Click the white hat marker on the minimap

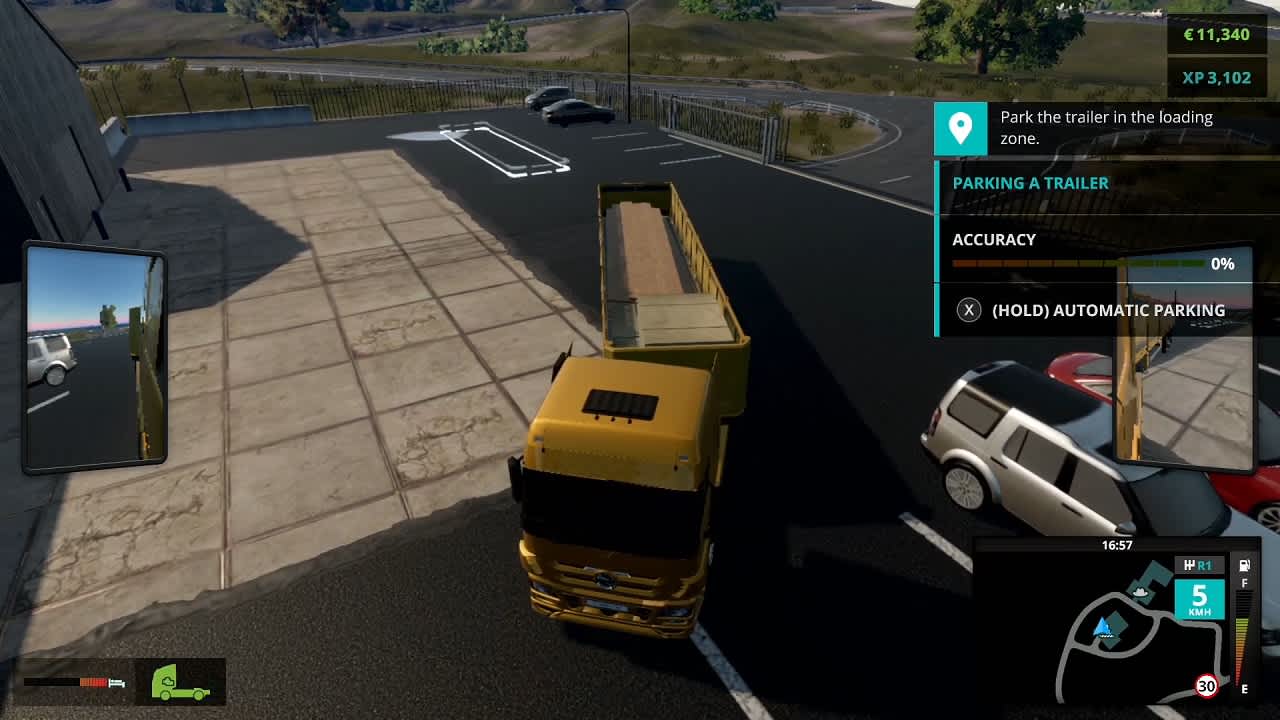pyautogui.click(x=1138, y=591)
